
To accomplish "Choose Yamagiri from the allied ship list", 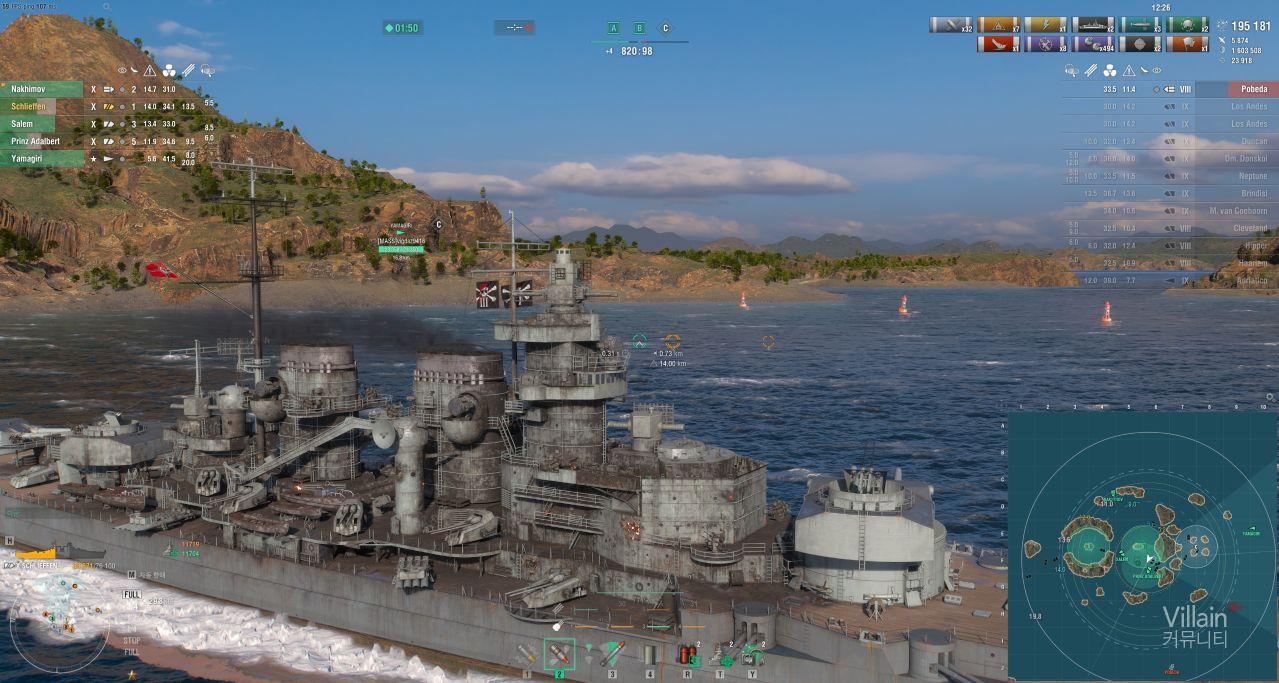I will coord(42,158).
